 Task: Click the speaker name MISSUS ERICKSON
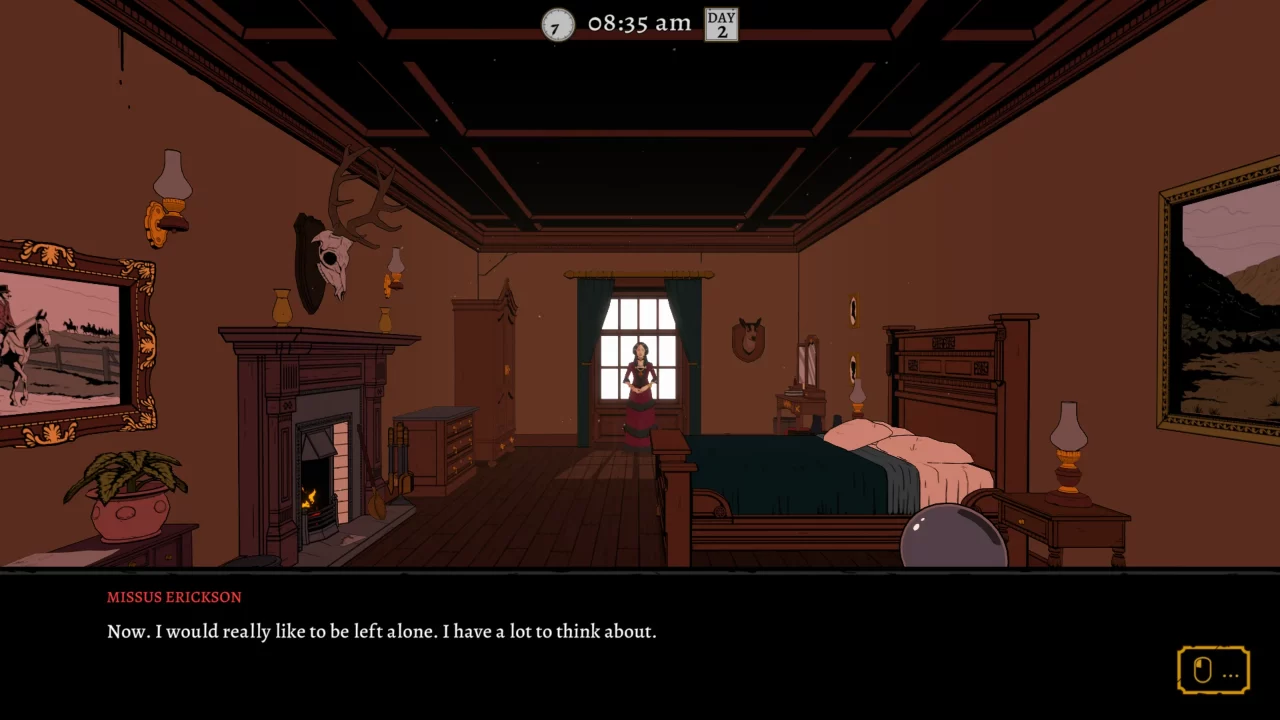pyautogui.click(x=173, y=597)
